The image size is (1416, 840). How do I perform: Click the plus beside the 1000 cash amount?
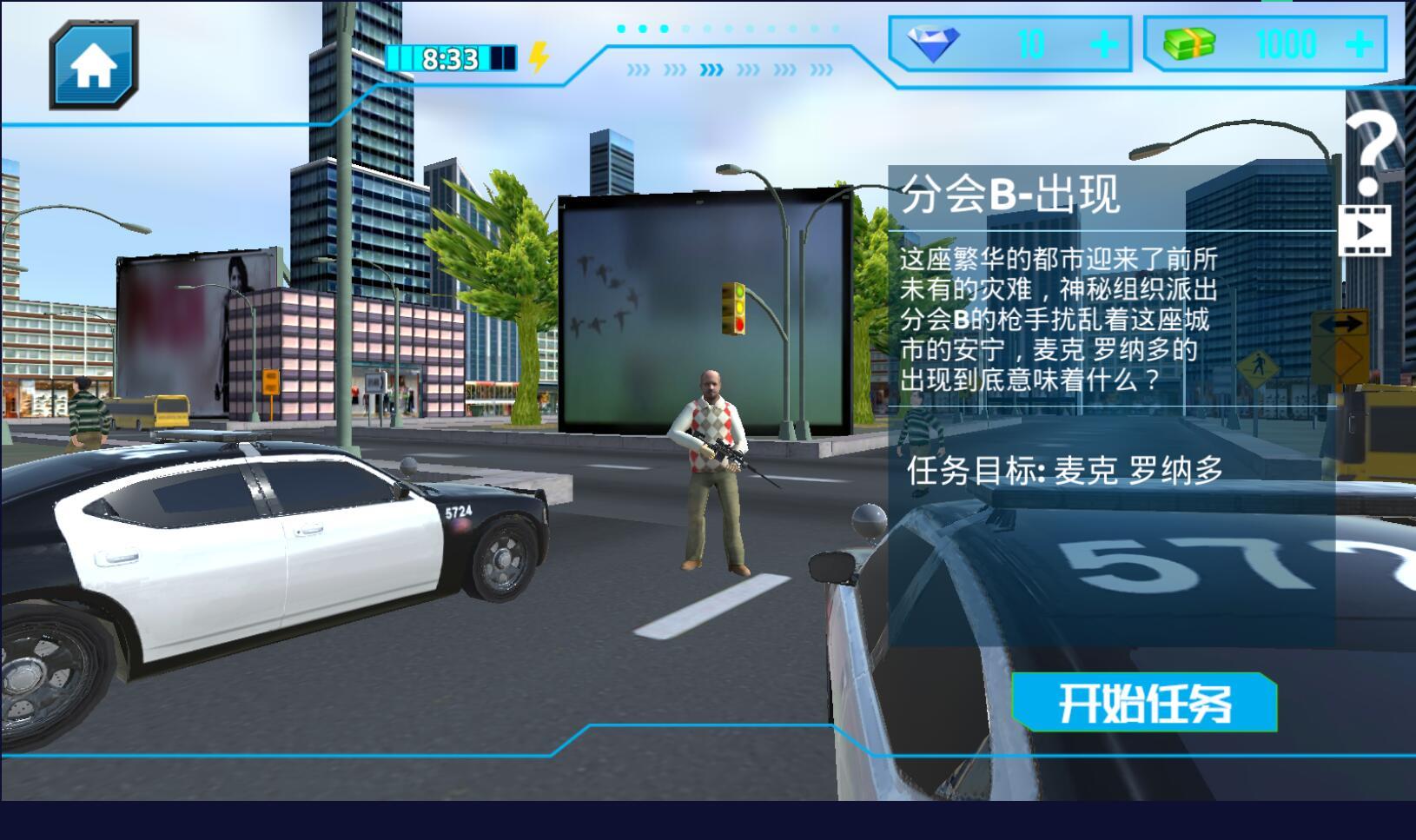(x=1360, y=45)
